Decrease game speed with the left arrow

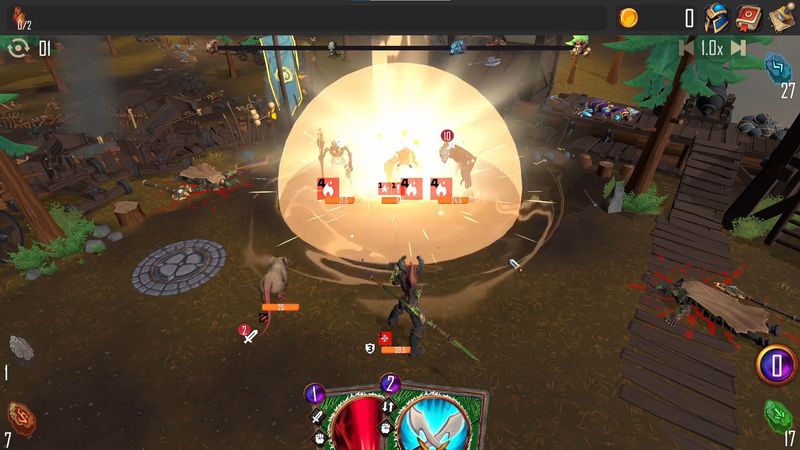tap(687, 48)
